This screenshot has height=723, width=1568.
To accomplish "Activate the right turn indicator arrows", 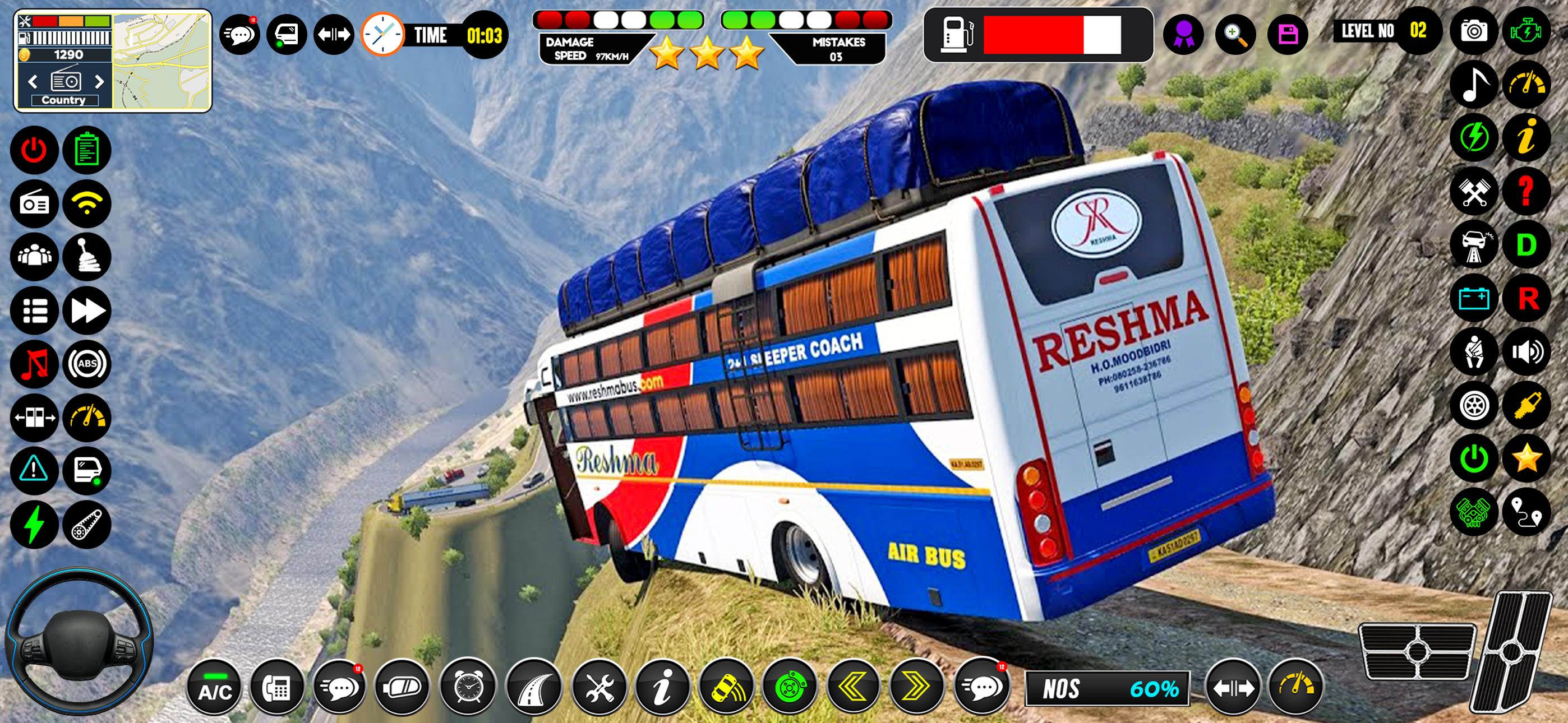I will [917, 688].
